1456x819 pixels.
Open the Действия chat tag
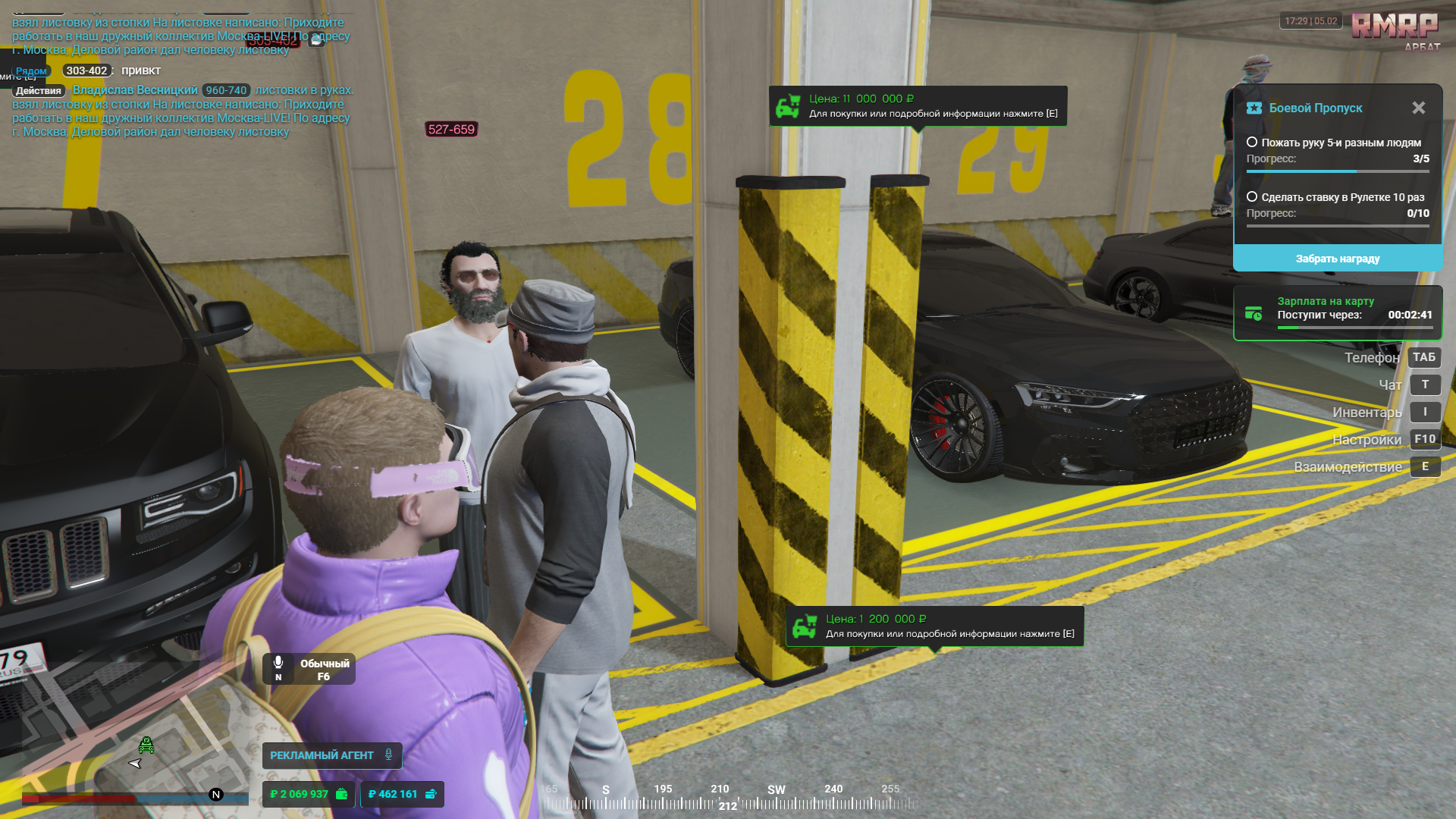(x=39, y=91)
